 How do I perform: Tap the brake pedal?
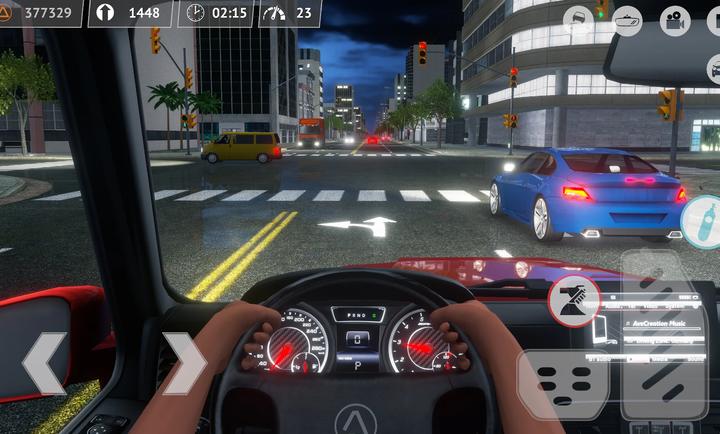562,385
